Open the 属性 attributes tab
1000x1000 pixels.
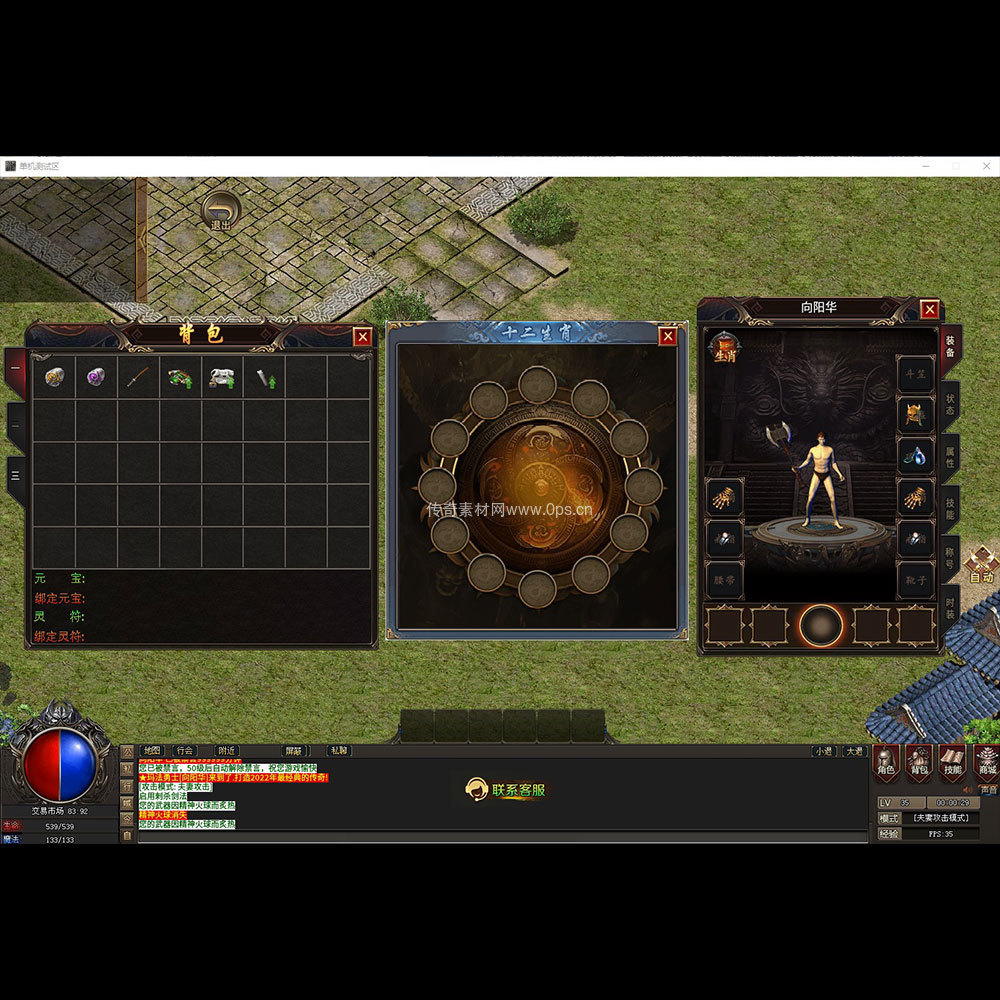[x=950, y=458]
